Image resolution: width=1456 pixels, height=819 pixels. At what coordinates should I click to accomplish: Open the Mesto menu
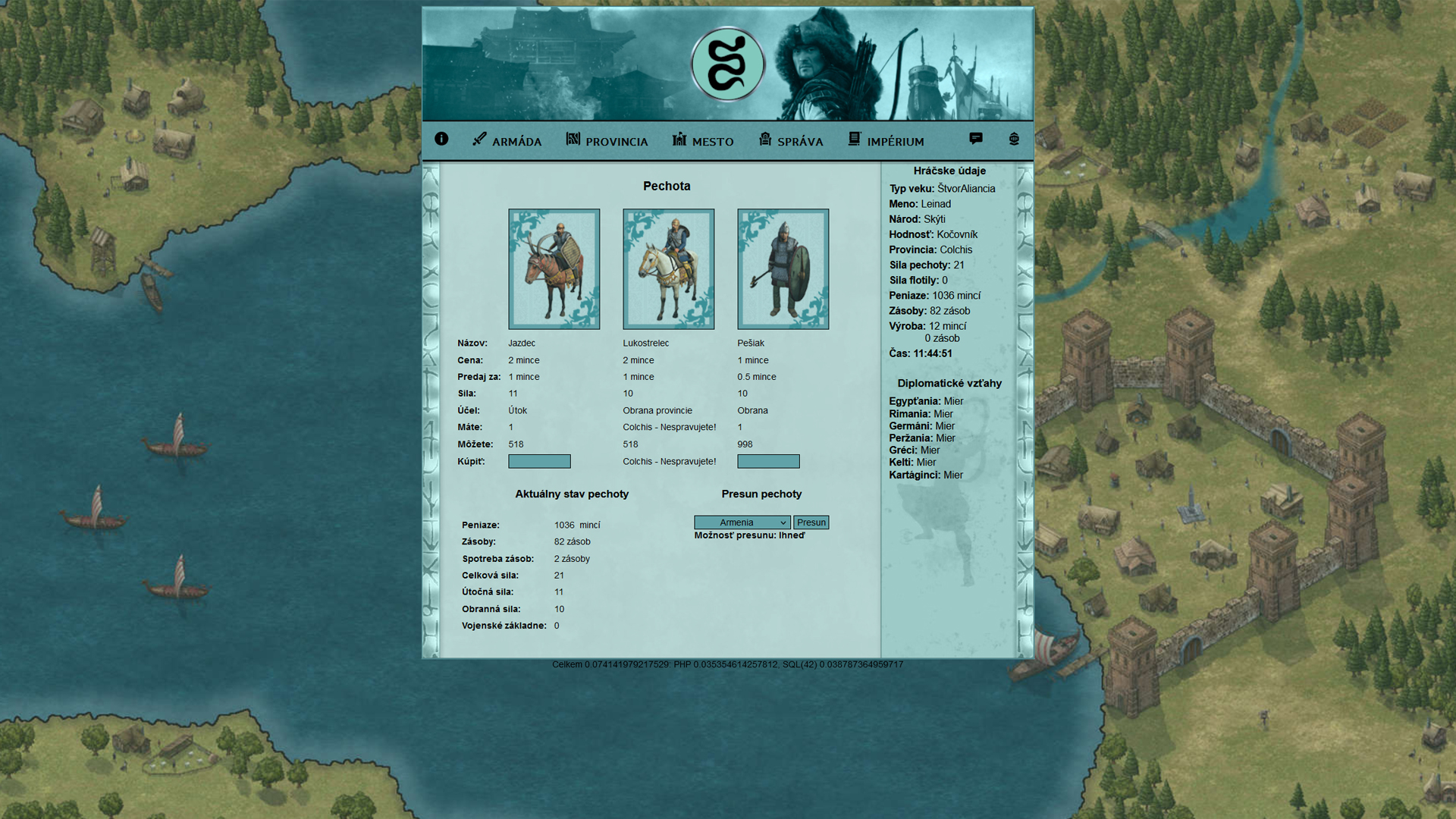(x=703, y=141)
